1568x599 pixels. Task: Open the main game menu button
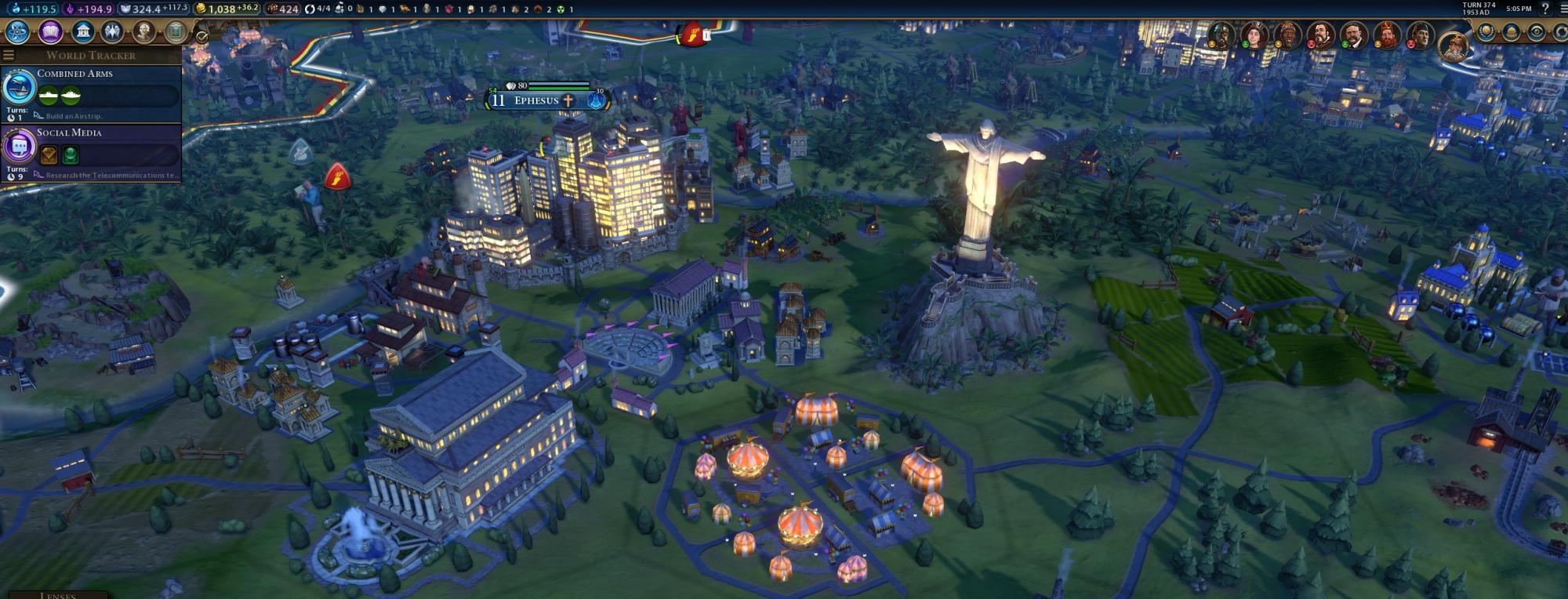click(1561, 9)
